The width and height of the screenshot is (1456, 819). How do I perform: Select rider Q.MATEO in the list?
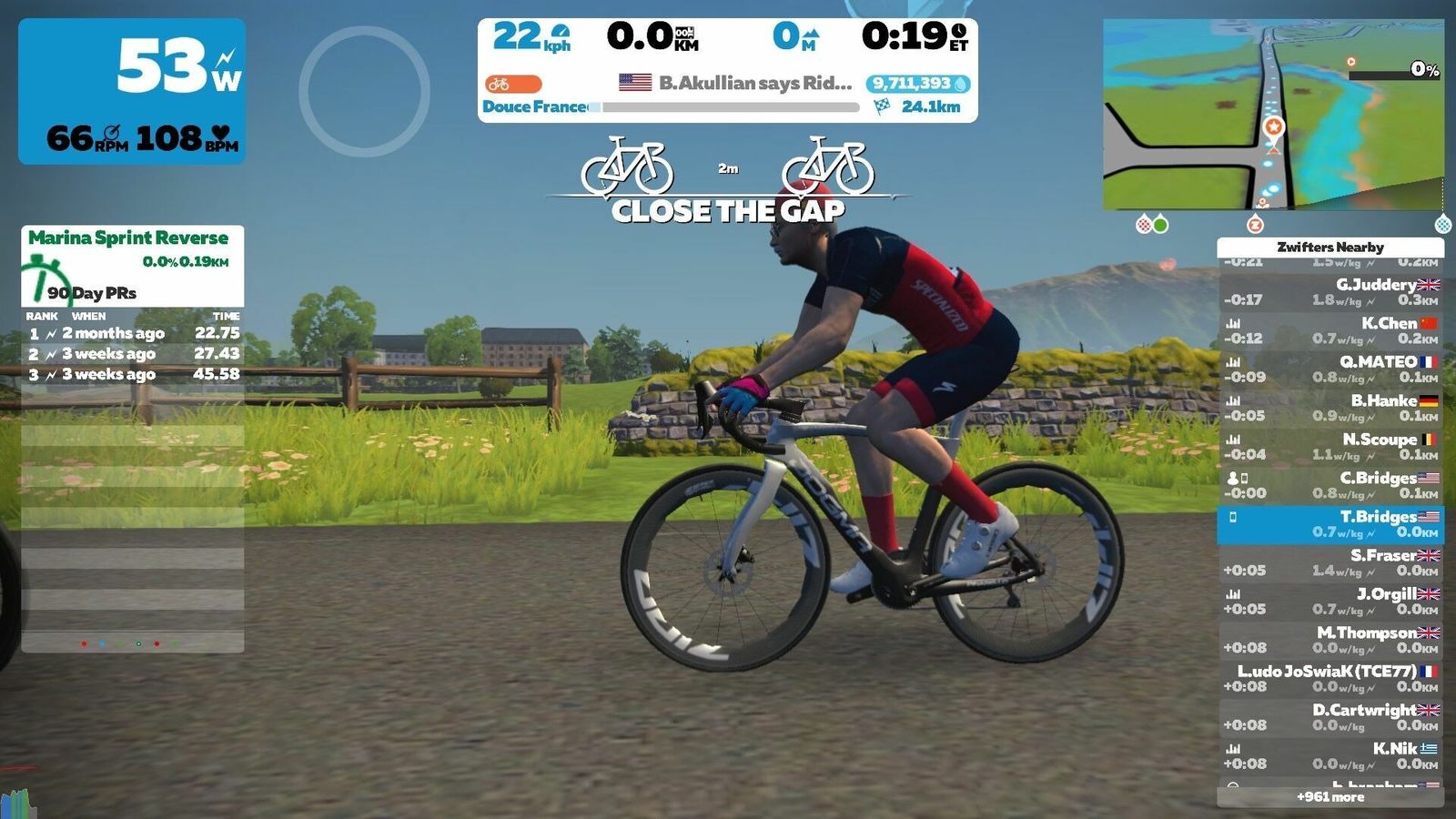pyautogui.click(x=1330, y=369)
